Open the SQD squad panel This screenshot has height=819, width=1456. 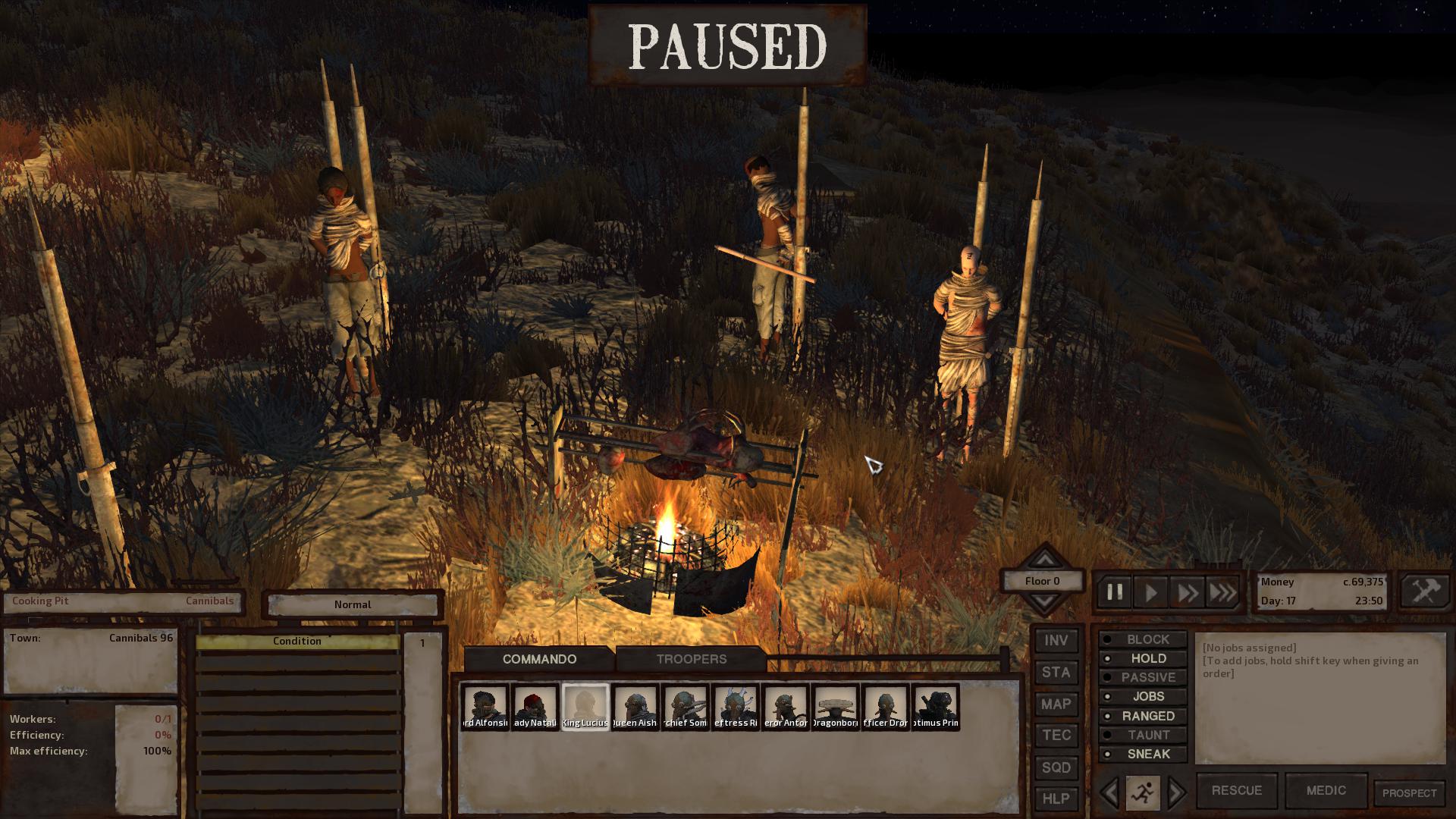pos(1056,767)
